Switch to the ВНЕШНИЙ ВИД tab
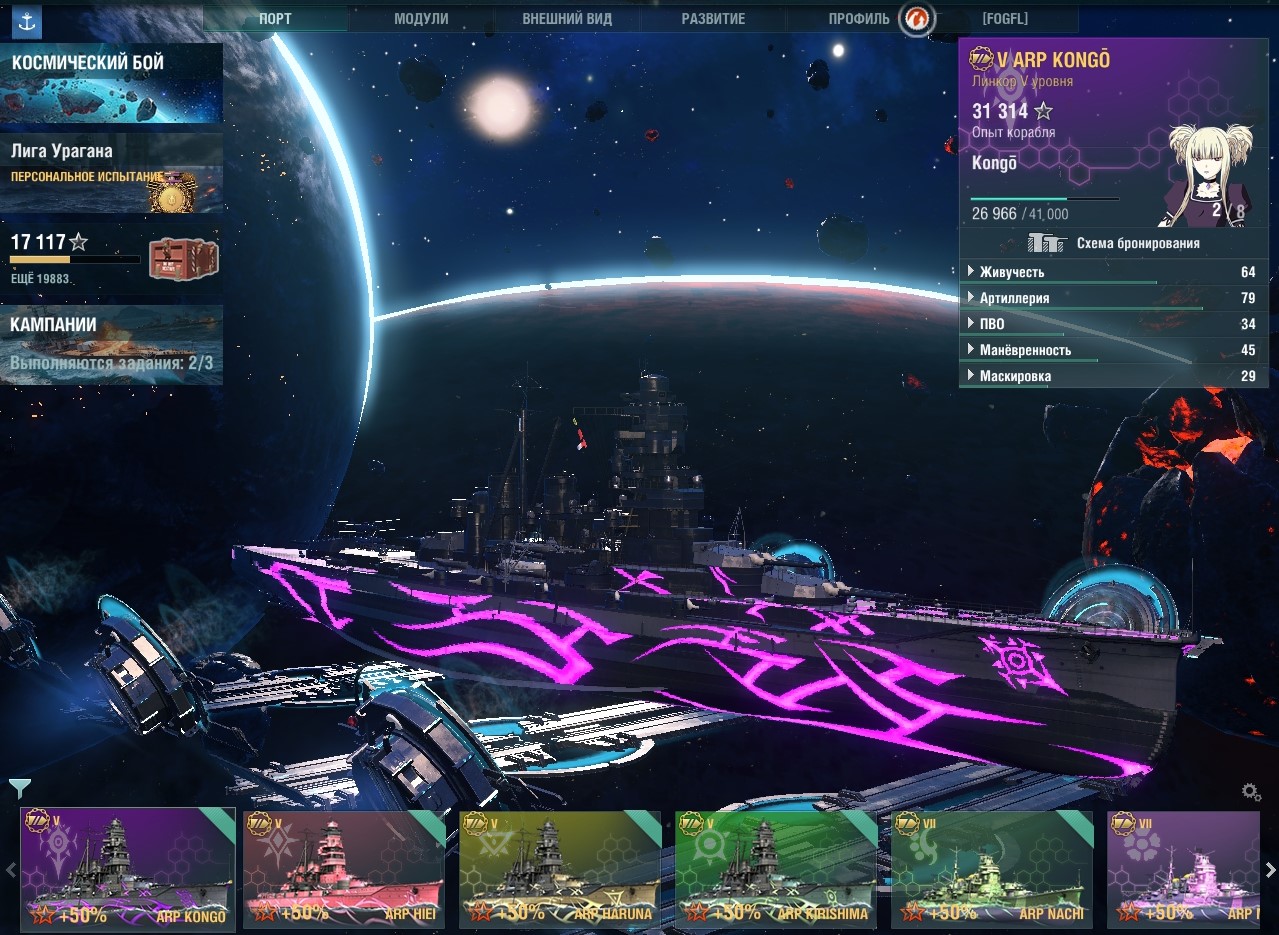This screenshot has width=1279, height=935. (567, 19)
